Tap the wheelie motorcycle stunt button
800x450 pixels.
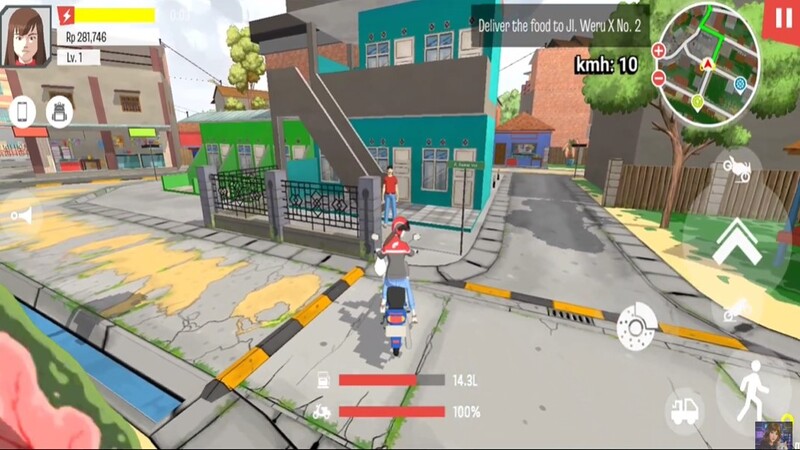tap(737, 168)
